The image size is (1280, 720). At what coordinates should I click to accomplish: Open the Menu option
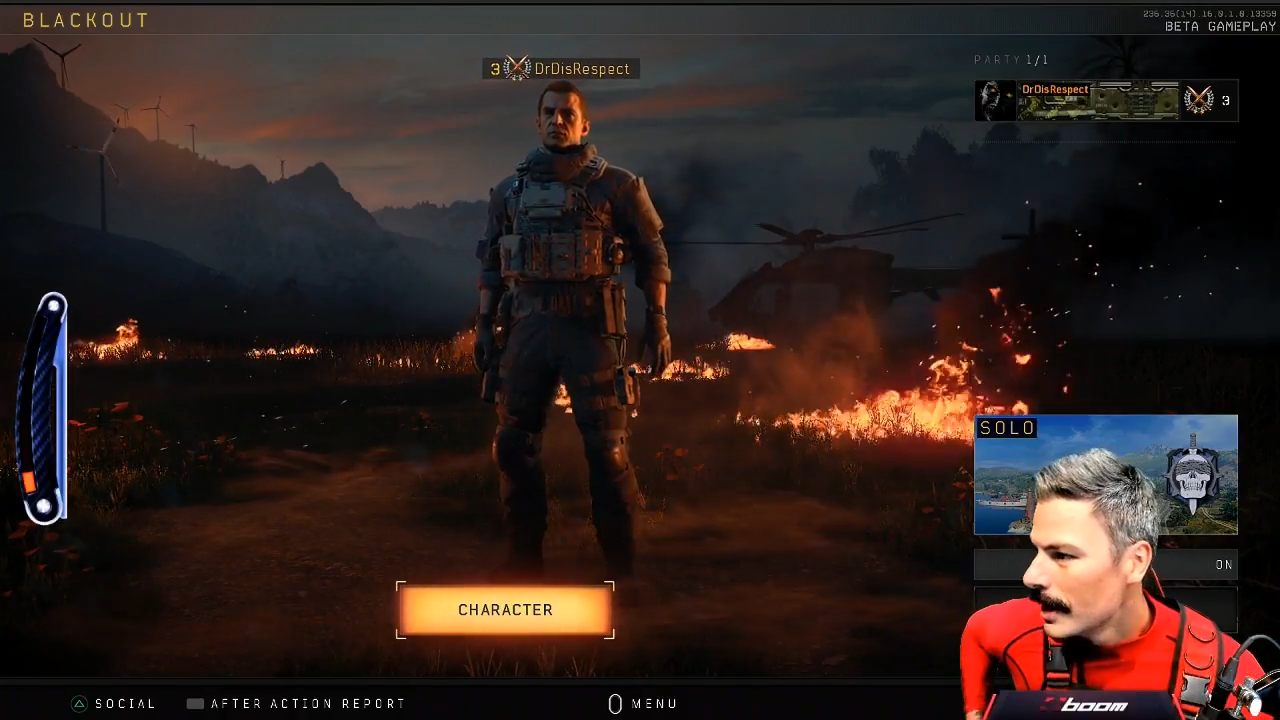643,704
